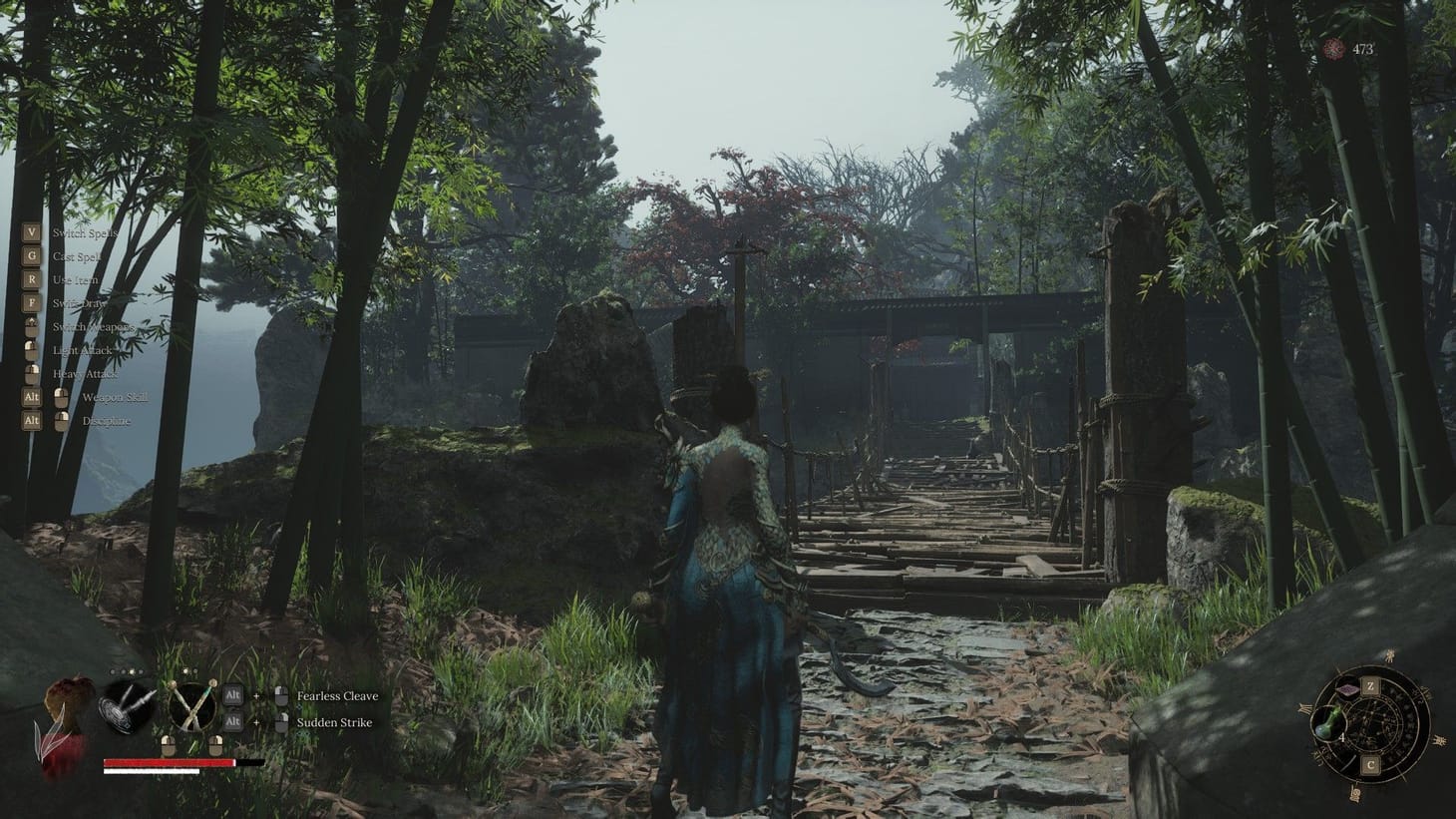Click the dot indicators above the weapon icon
1456x819 pixels.
pos(129,672)
